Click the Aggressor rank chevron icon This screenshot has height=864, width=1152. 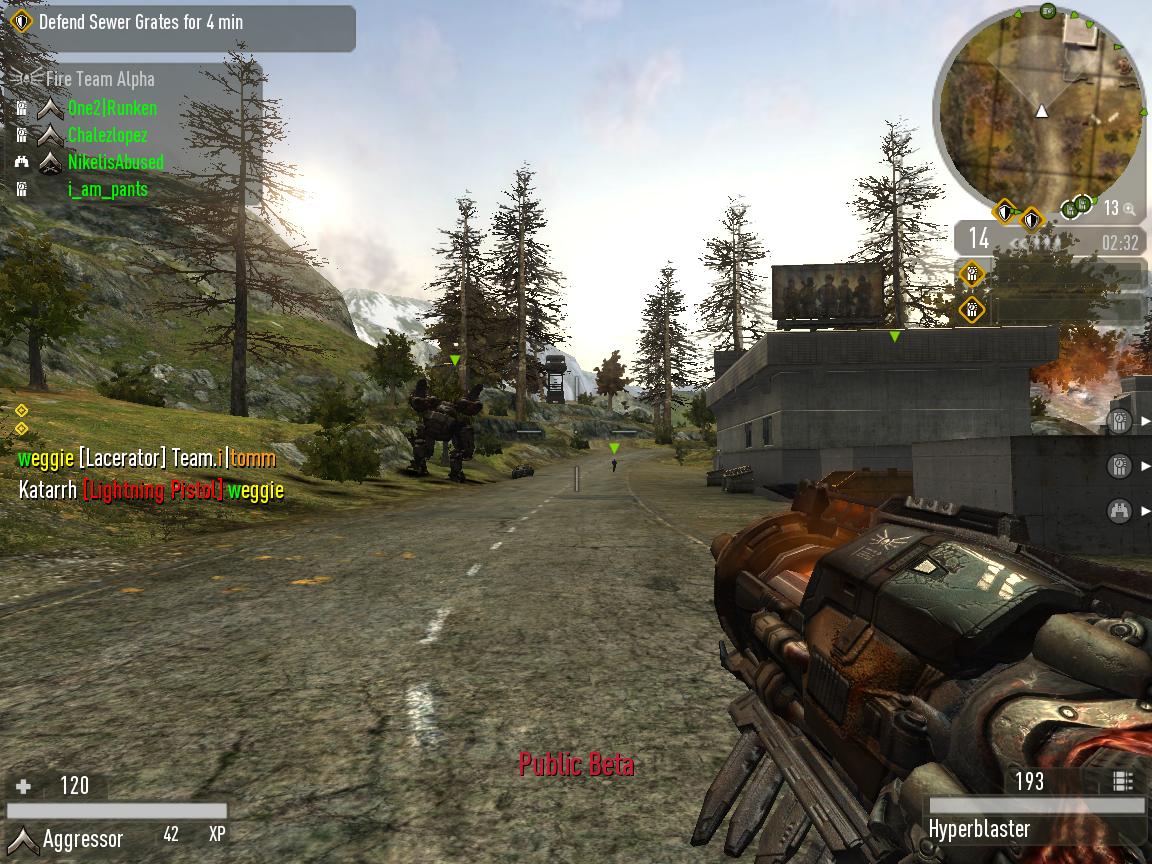23,839
